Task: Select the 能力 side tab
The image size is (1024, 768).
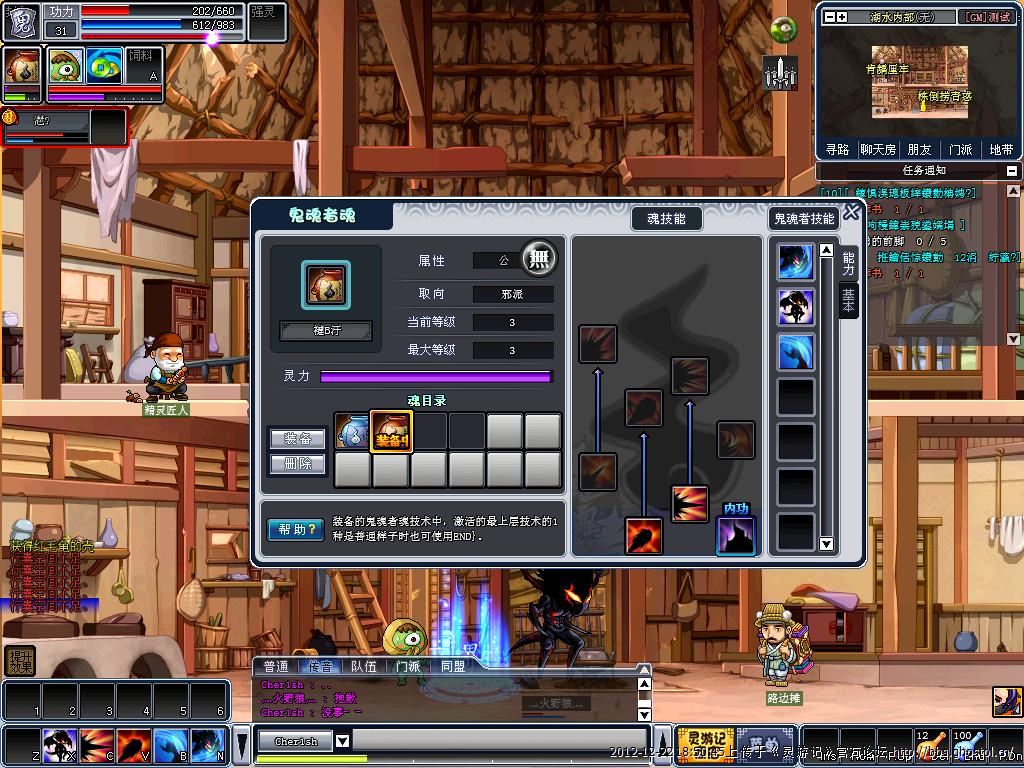Action: [848, 263]
